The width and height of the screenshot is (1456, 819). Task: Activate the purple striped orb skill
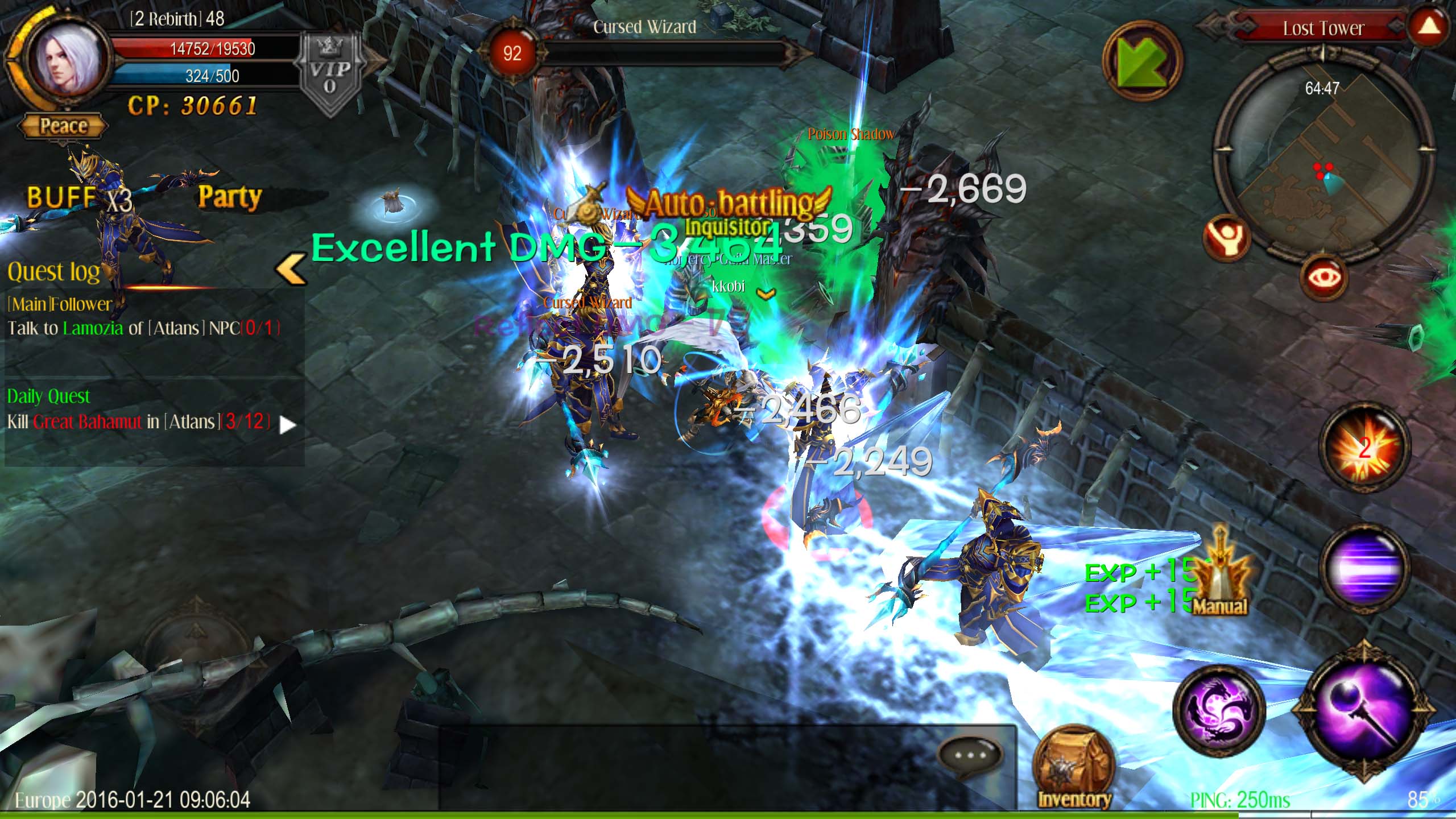coord(1364,567)
